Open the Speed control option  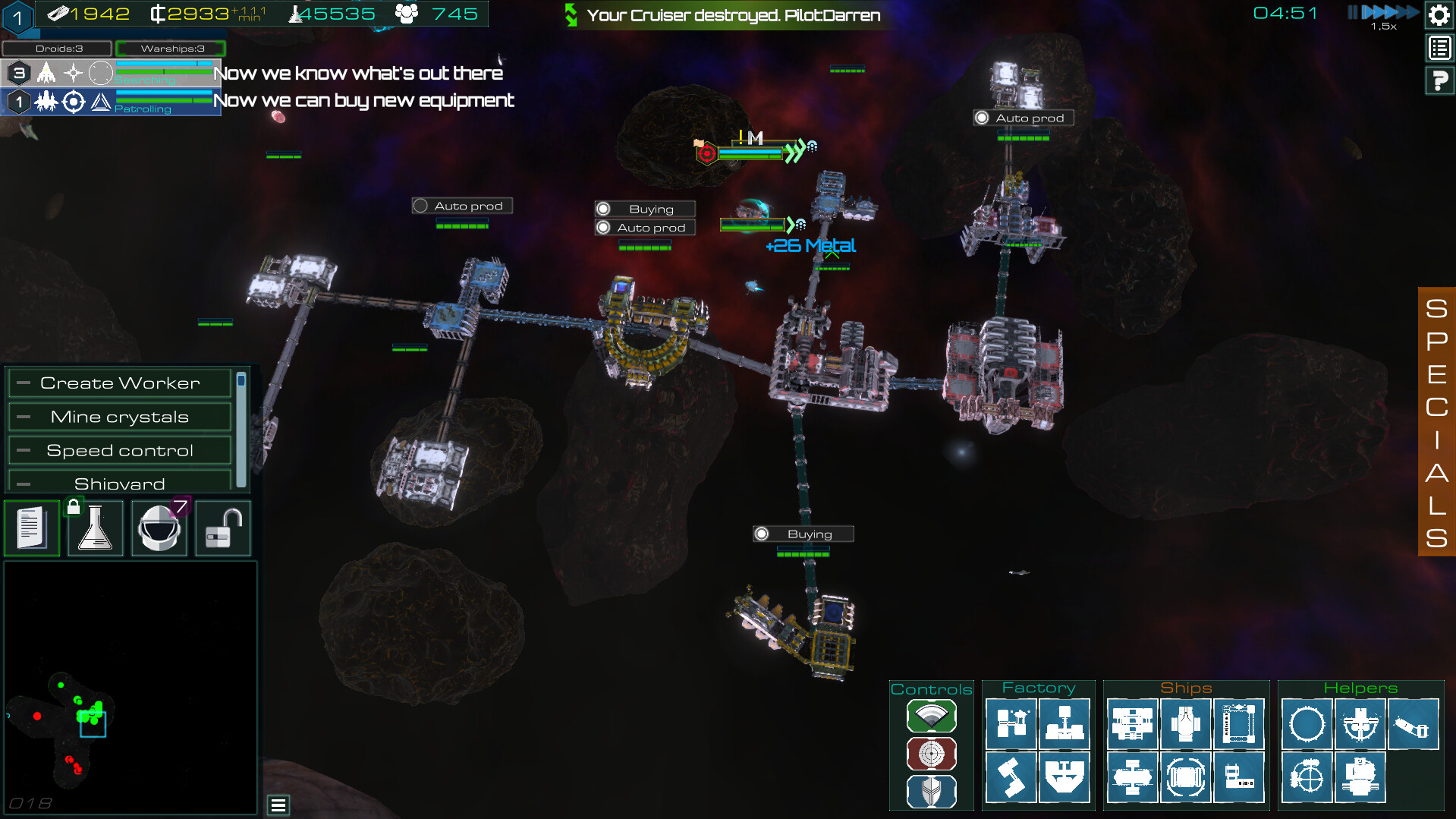(120, 449)
